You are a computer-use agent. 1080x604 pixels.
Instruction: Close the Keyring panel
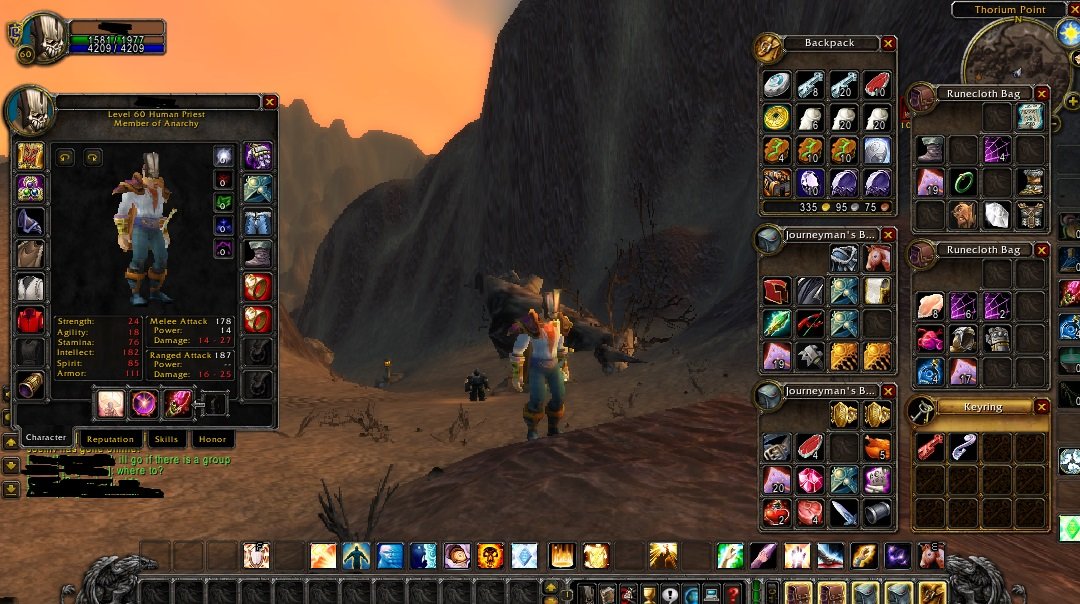(1042, 408)
